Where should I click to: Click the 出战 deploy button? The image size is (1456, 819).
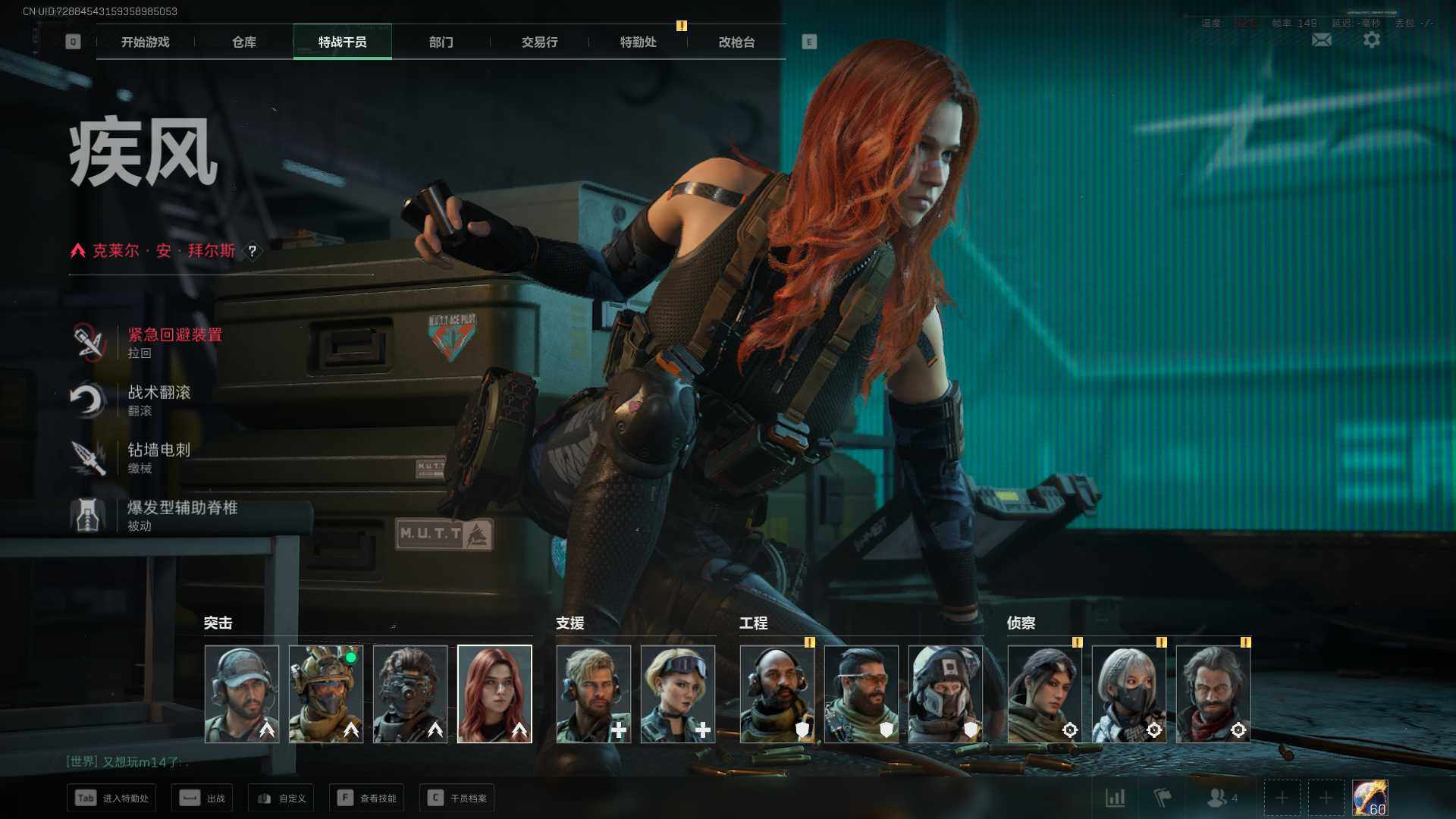pos(202,798)
